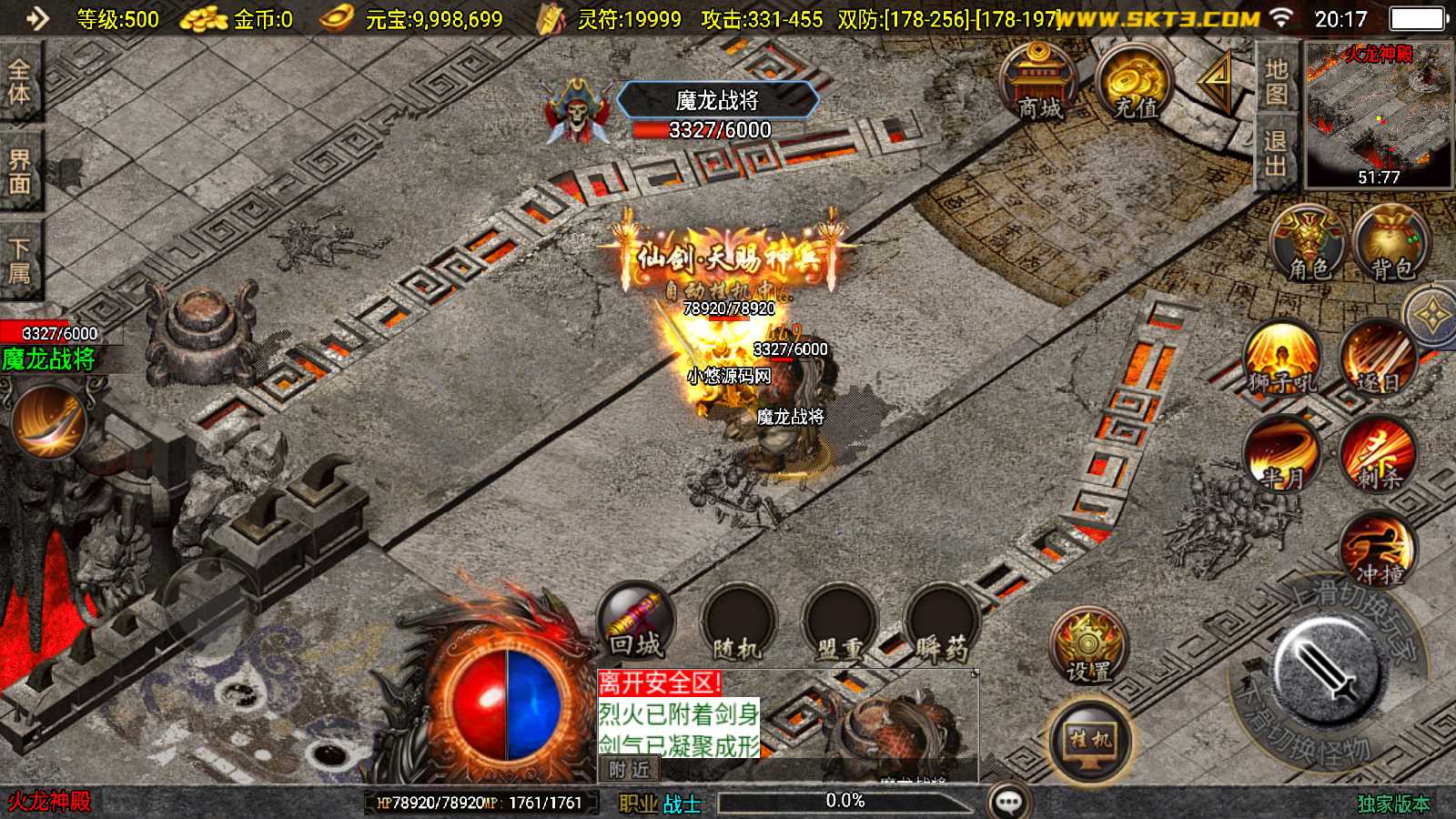Activate the 逐日 skill
This screenshot has width=1456, height=819.
(1378, 359)
